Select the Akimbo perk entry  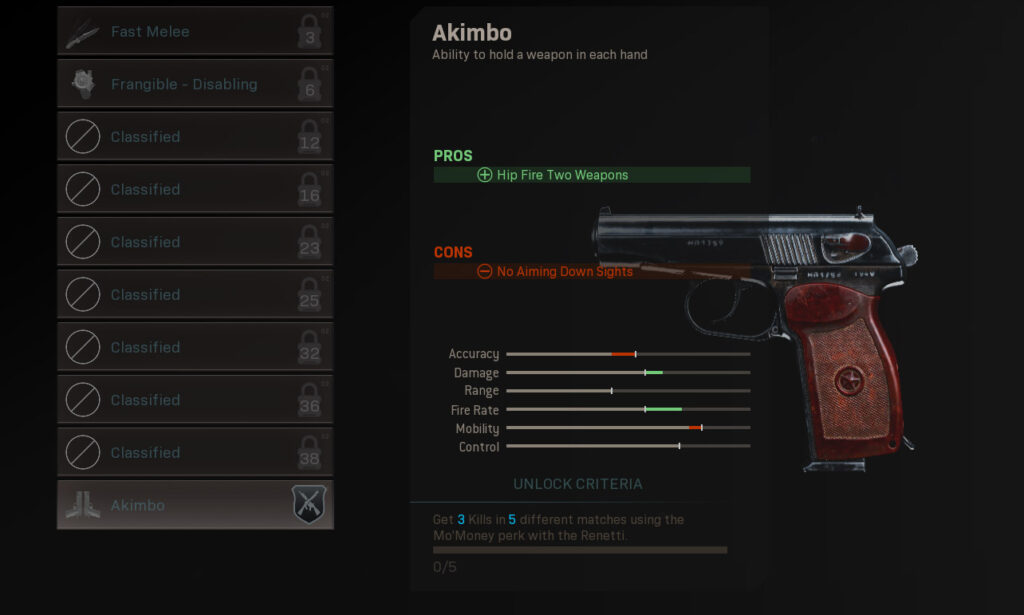click(195, 505)
